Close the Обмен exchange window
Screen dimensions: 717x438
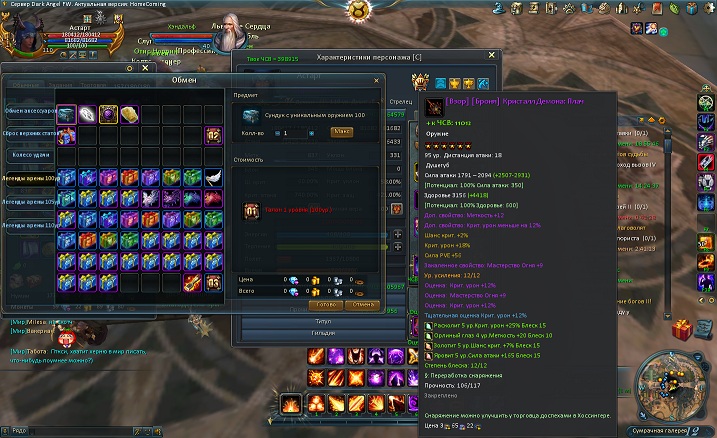pos(376,80)
